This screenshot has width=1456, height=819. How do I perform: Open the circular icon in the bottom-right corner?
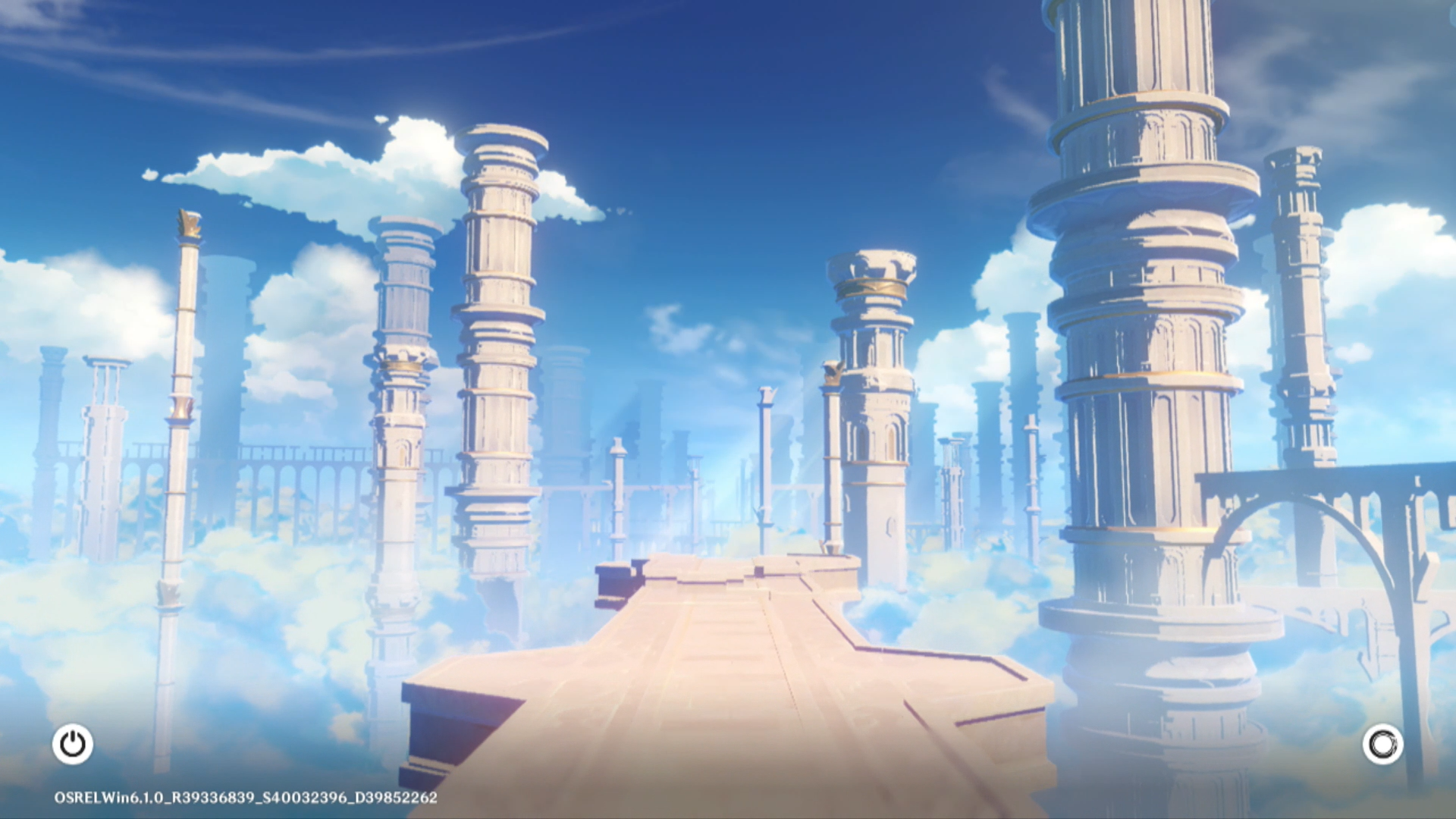click(x=1382, y=744)
